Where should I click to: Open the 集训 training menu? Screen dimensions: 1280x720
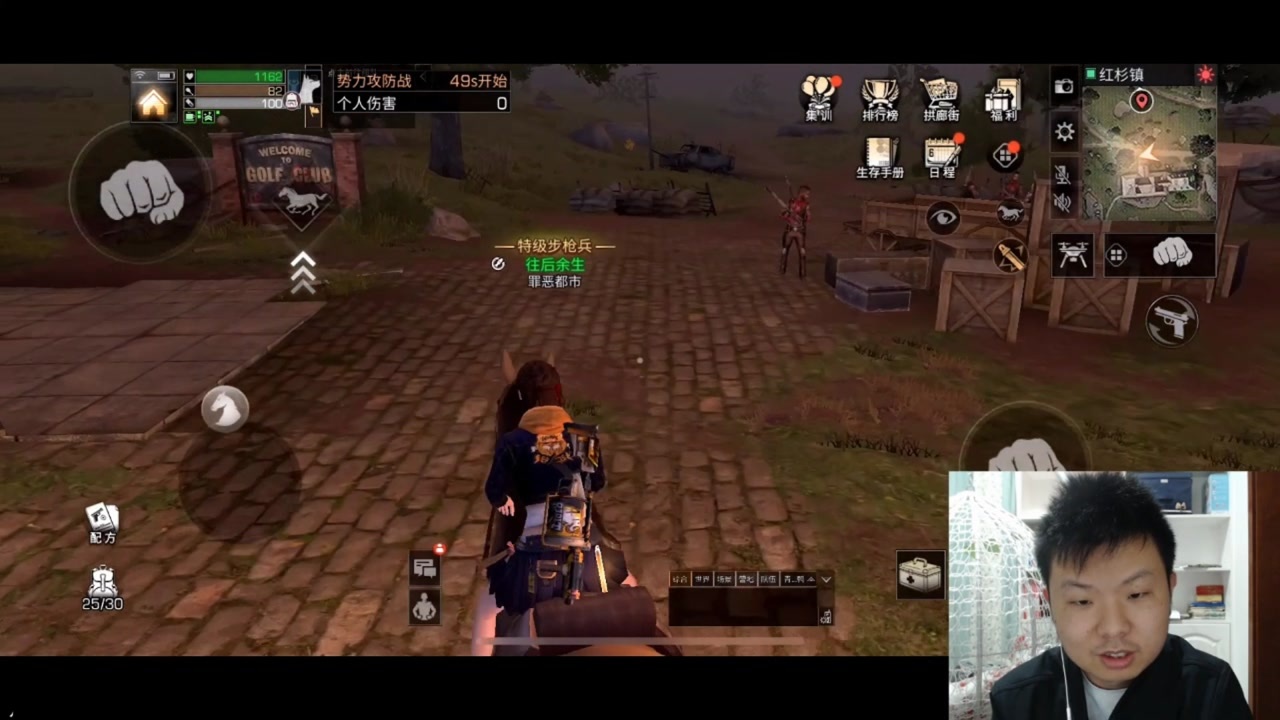[x=818, y=98]
